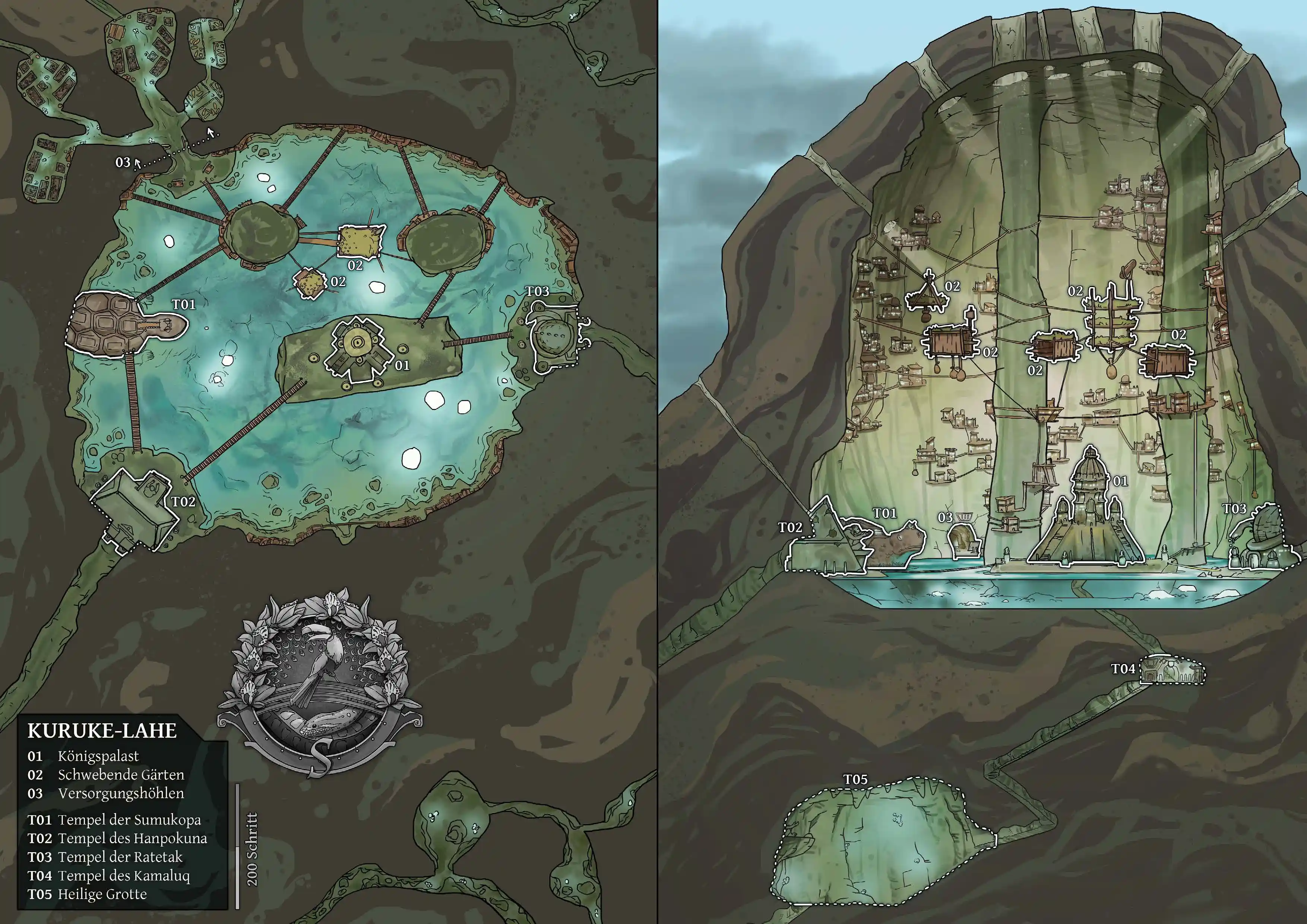1307x924 pixels.
Task: Choose Tempel der Ratetak in the legend
Action: point(120,857)
